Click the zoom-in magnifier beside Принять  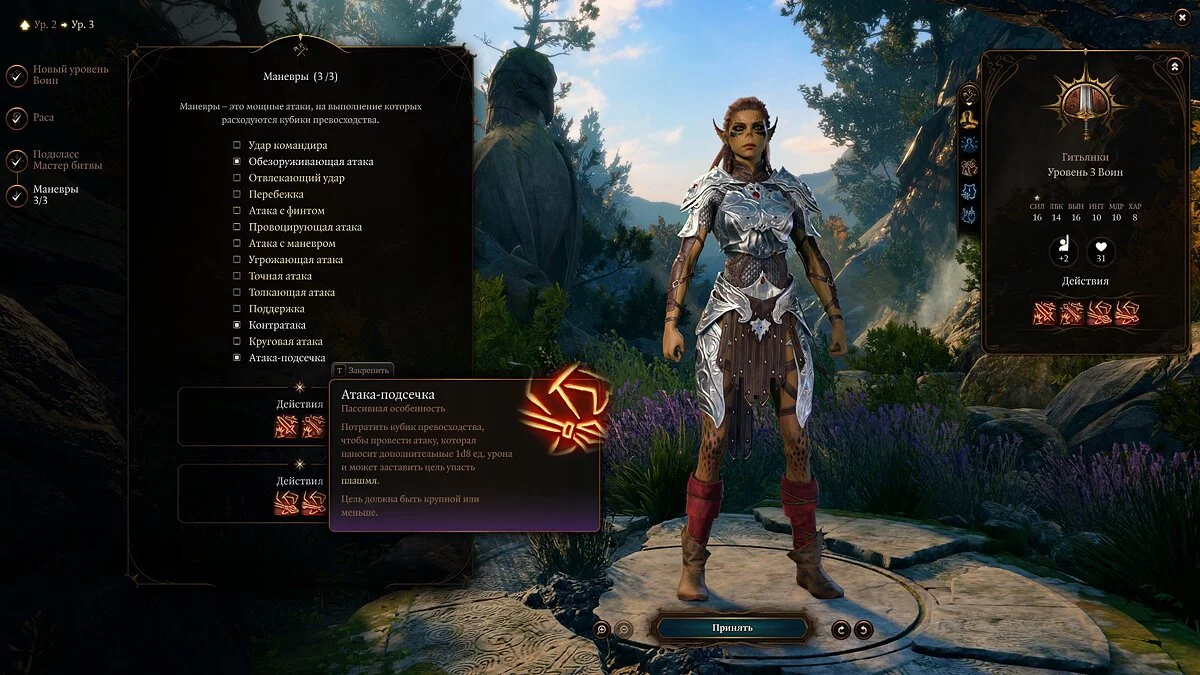601,629
